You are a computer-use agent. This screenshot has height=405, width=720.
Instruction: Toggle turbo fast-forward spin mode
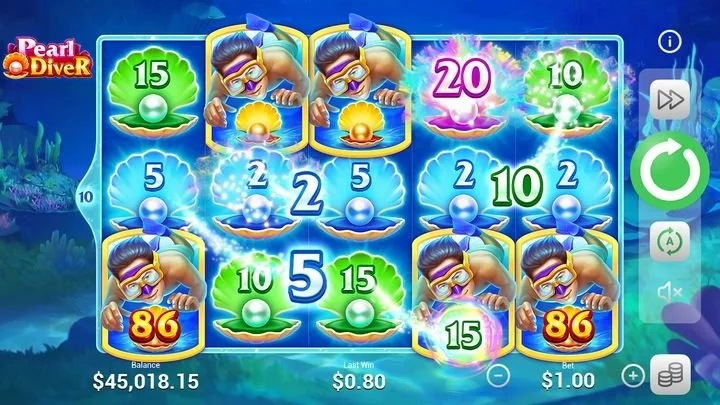pyautogui.click(x=669, y=99)
